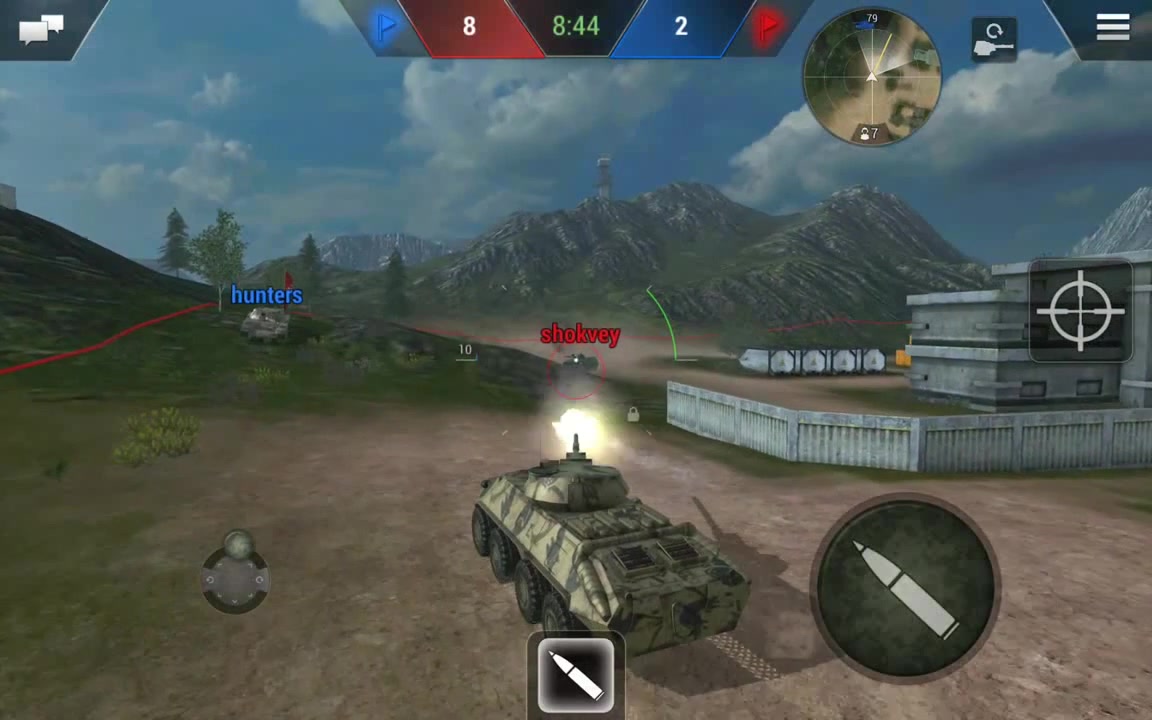
Task: Tap the circular minimap
Action: [871, 77]
